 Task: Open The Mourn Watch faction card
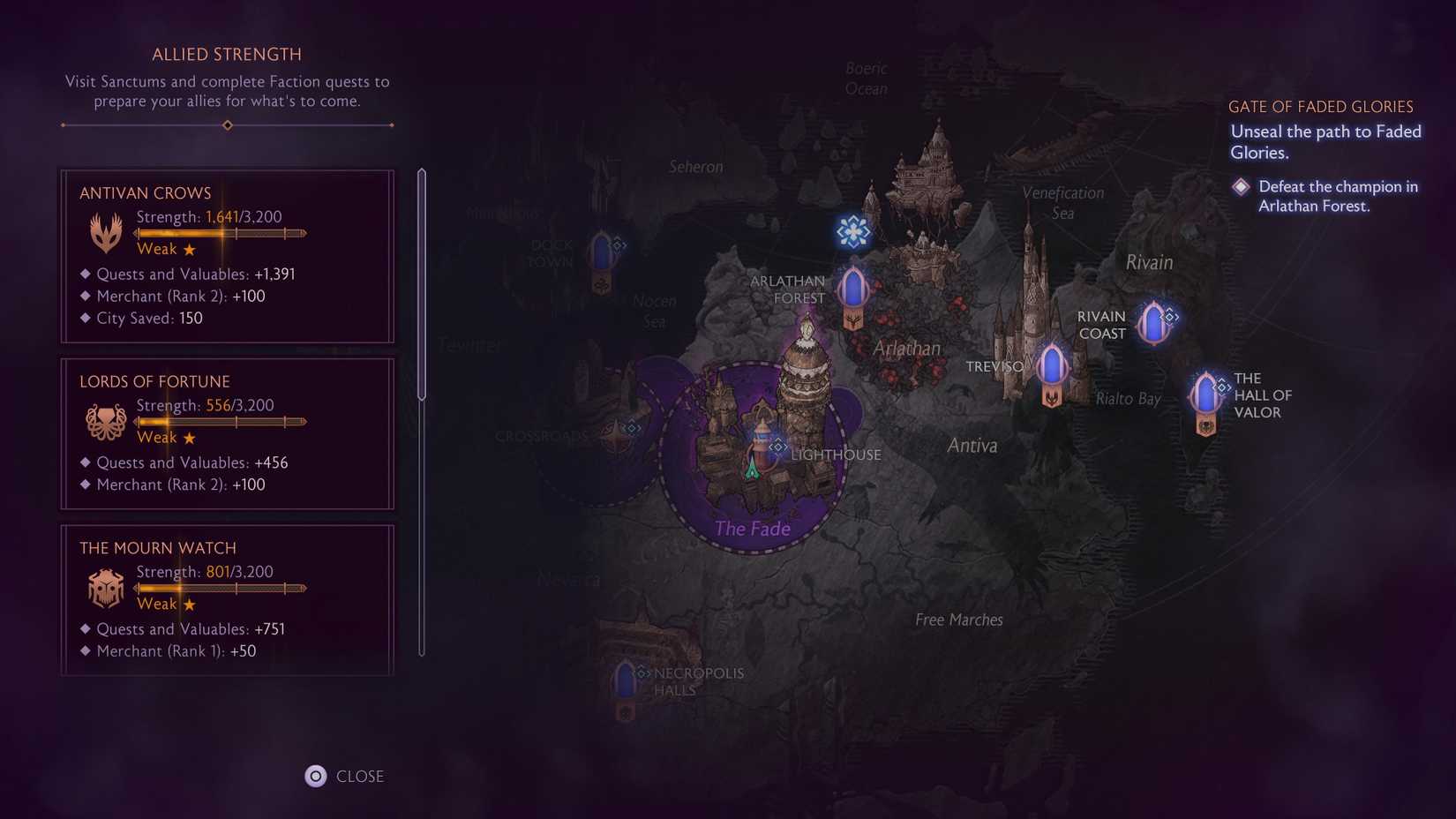click(227, 600)
